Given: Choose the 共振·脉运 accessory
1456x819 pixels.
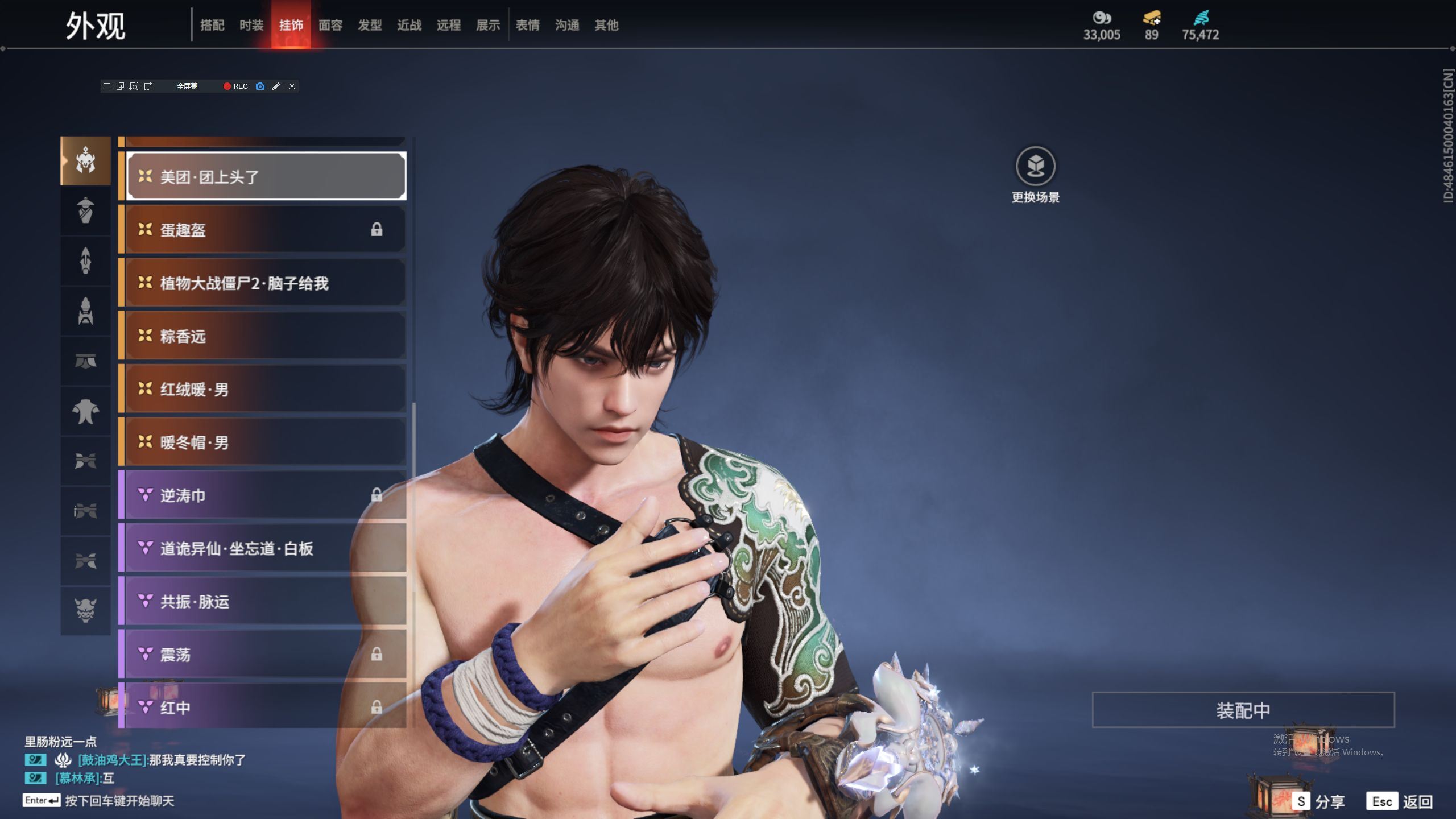Looking at the screenshot, I should click(x=266, y=602).
